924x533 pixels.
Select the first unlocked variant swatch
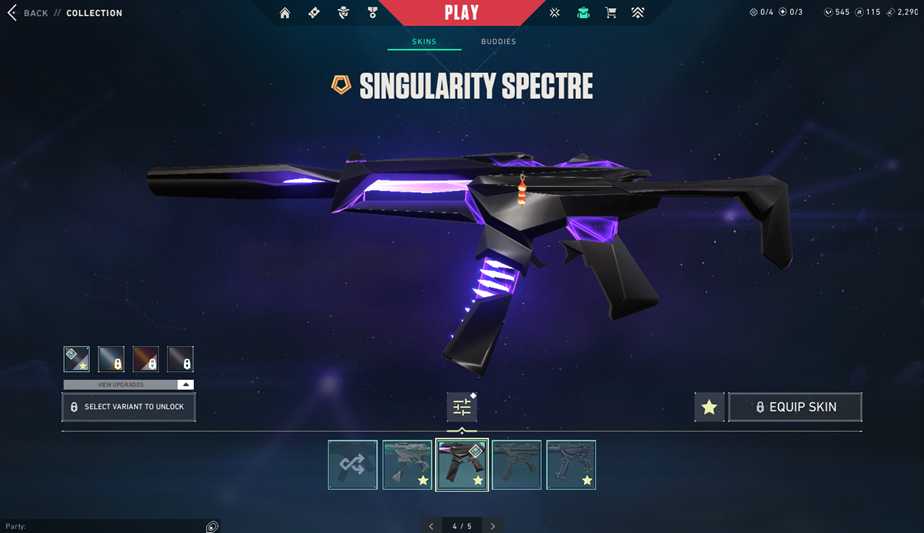(x=77, y=359)
